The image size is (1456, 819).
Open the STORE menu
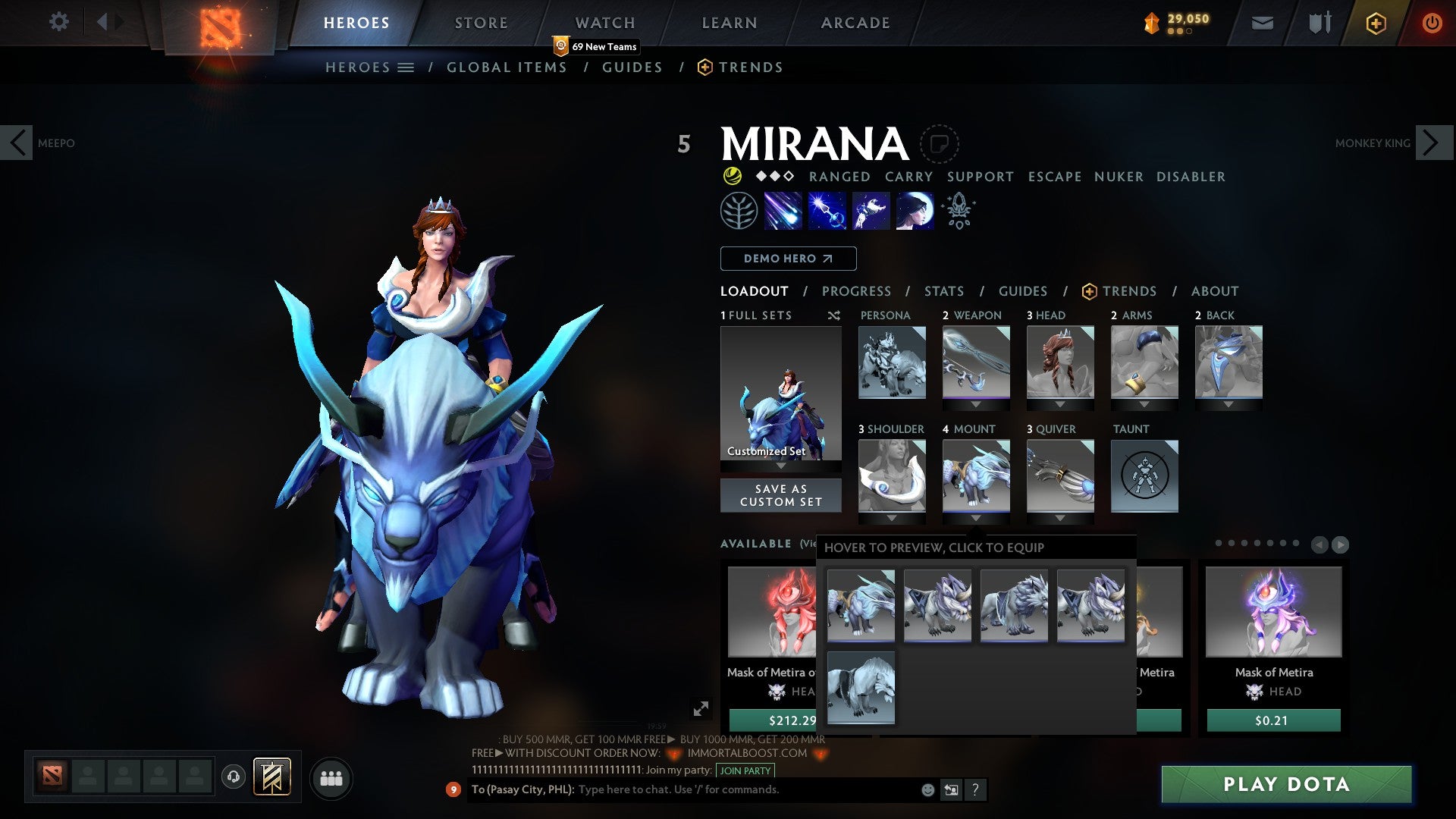480,22
